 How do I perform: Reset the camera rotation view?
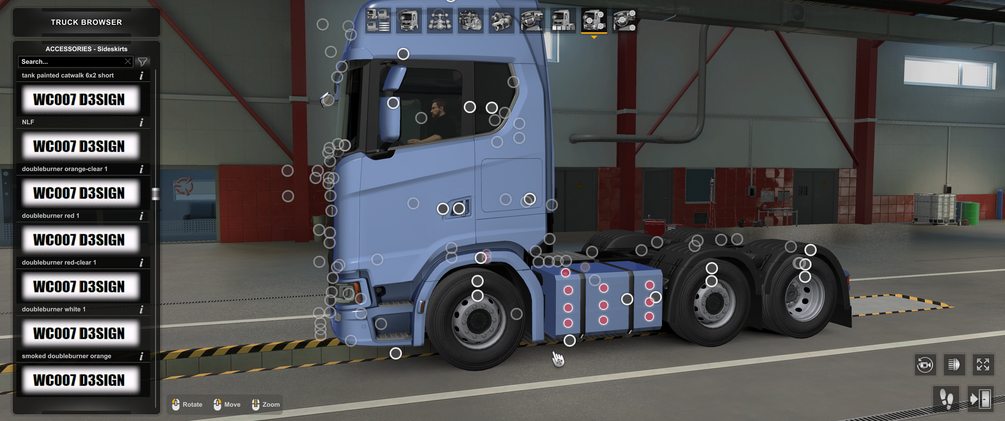[x=925, y=365]
